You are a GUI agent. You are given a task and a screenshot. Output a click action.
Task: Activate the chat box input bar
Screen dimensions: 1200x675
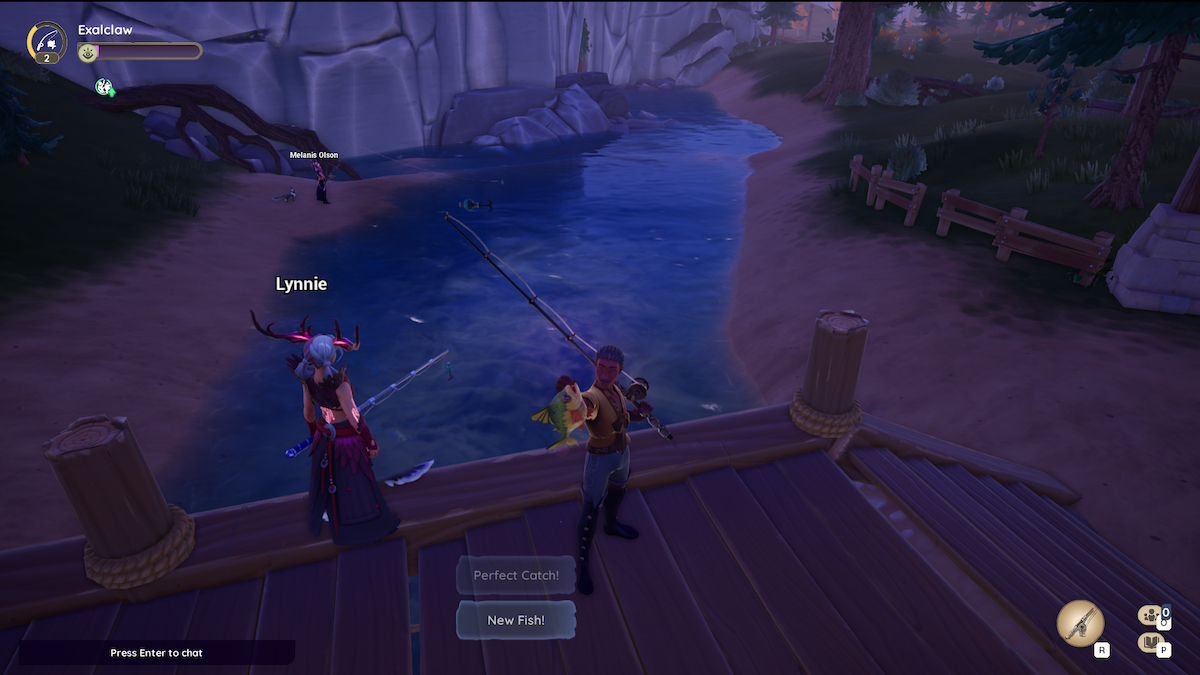click(156, 653)
